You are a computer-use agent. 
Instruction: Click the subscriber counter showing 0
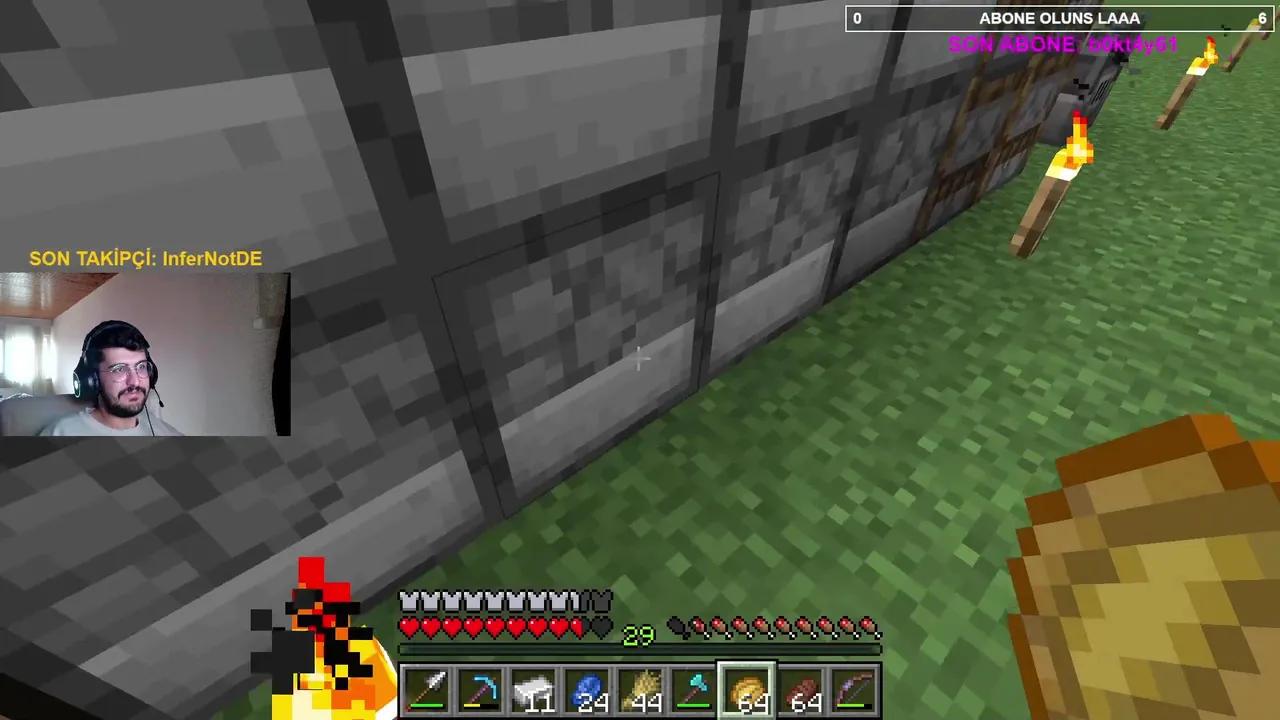pyautogui.click(x=857, y=18)
